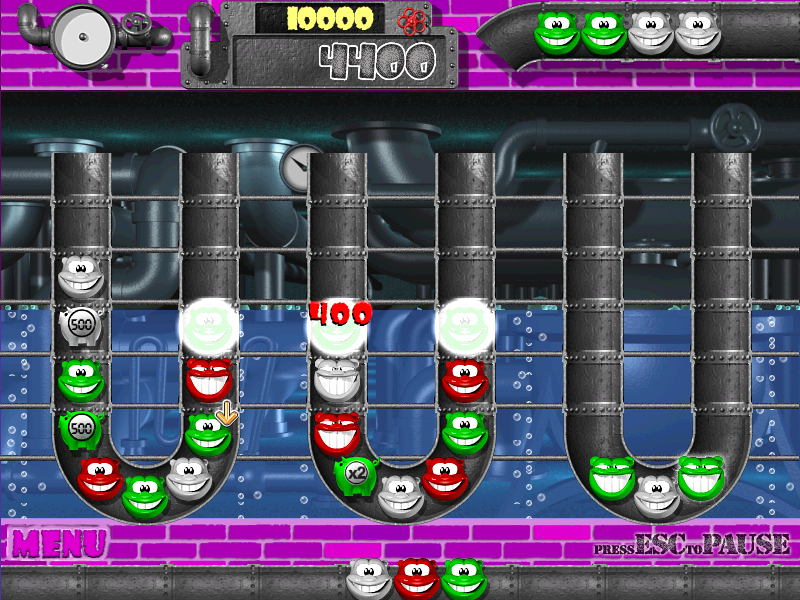Select the silver face in the rightmost pipe
The image size is (800, 600).
[656, 493]
